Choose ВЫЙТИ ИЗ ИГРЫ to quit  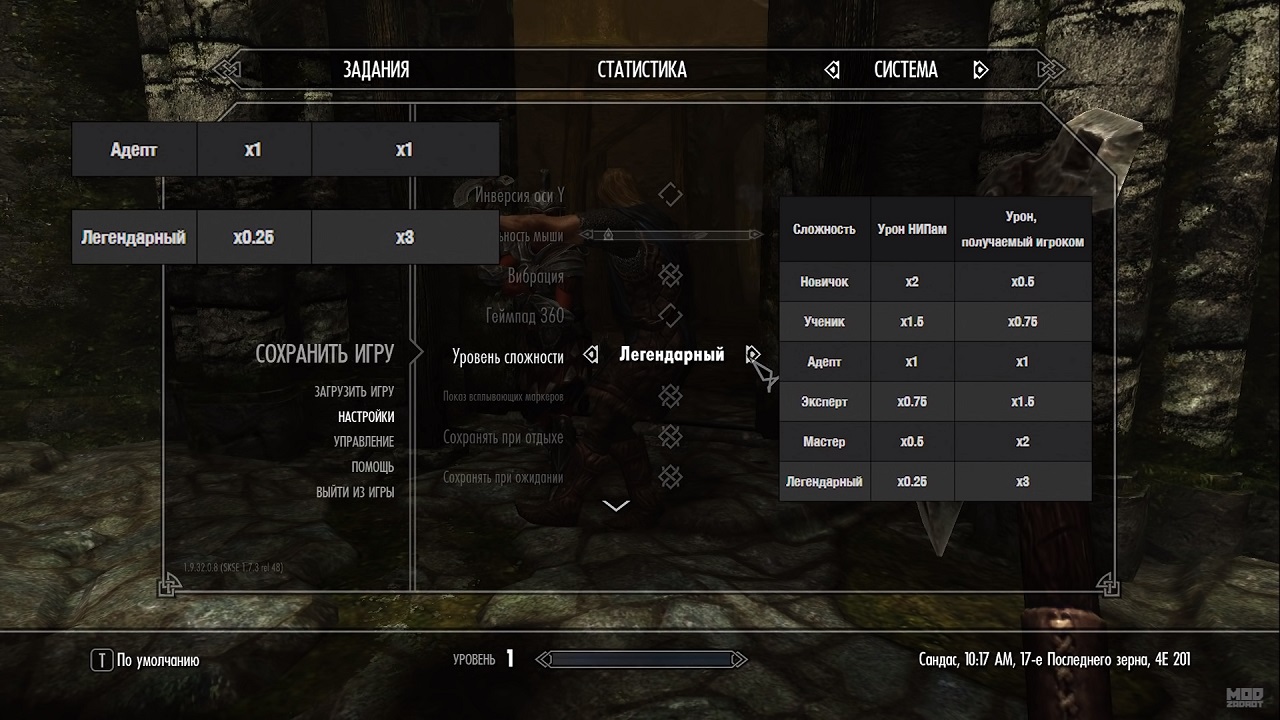355,492
